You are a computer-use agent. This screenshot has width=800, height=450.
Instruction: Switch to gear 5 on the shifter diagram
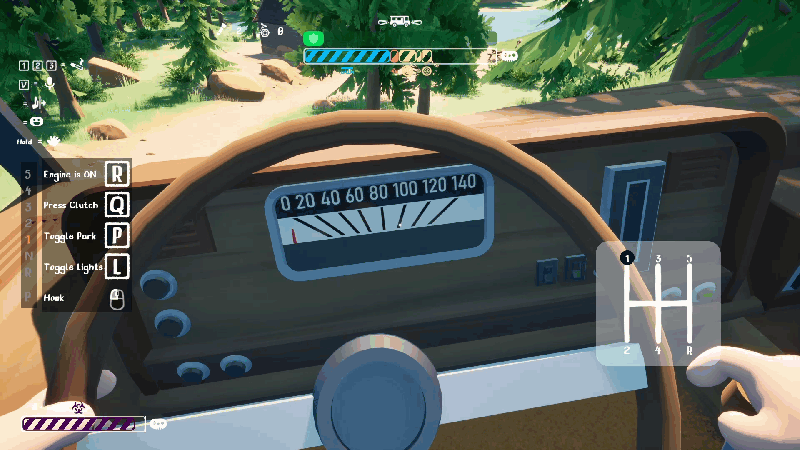tap(689, 259)
